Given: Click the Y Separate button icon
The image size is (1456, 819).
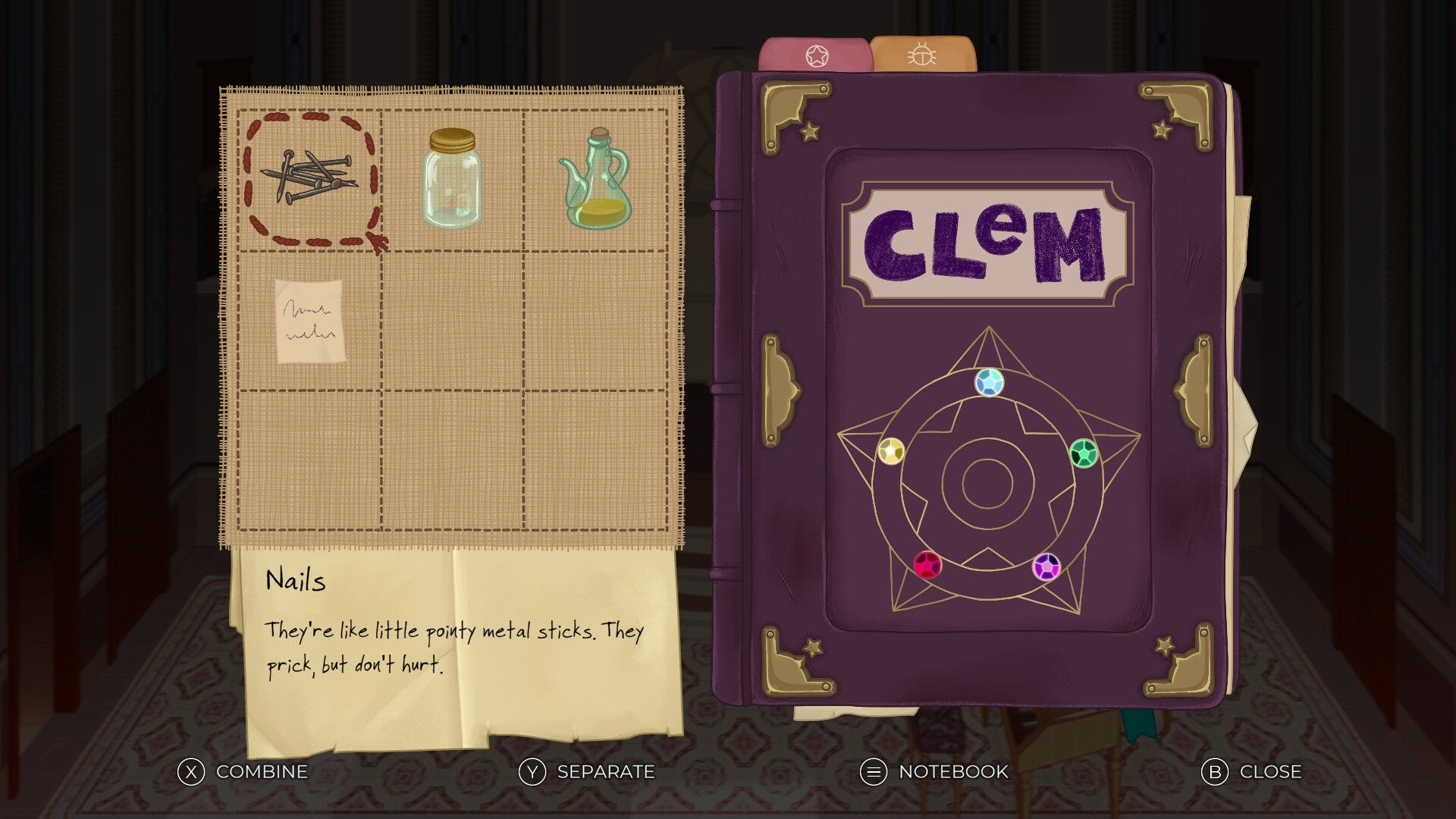Looking at the screenshot, I should click(533, 773).
